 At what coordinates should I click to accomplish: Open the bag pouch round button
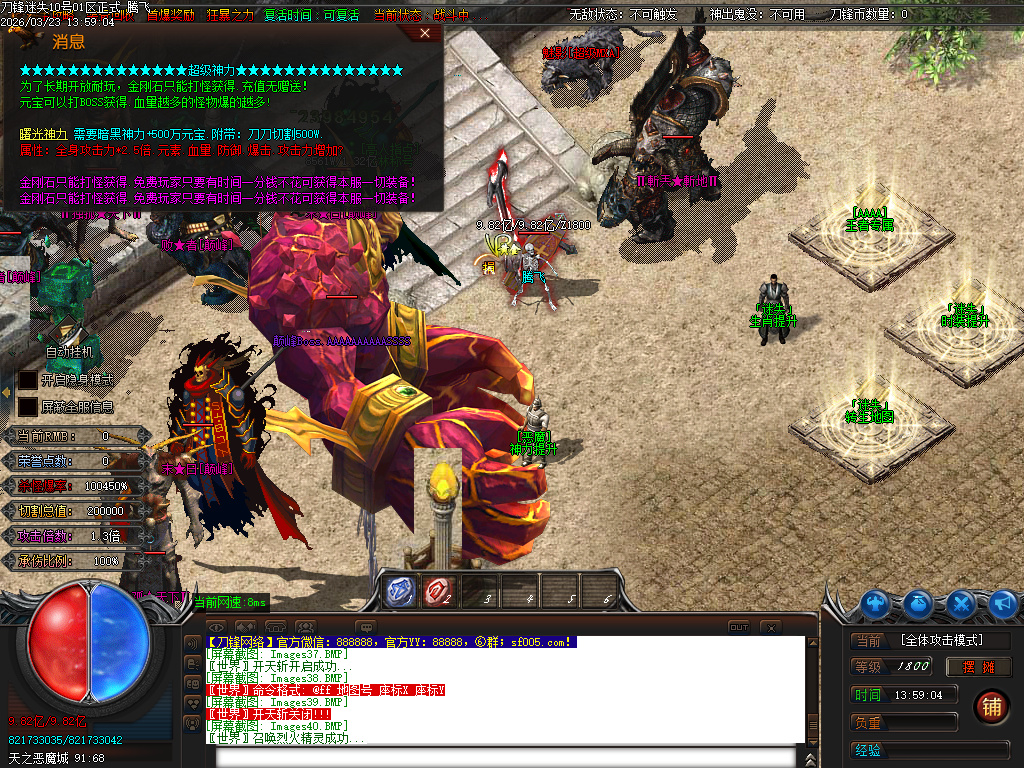(919, 604)
